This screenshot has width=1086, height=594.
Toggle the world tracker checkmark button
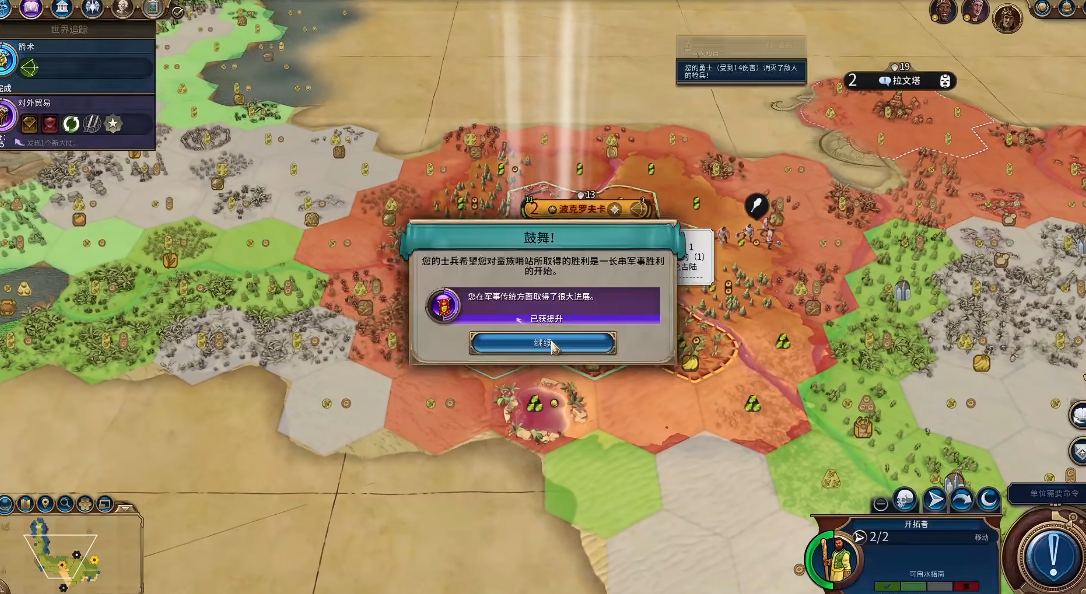tap(177, 12)
